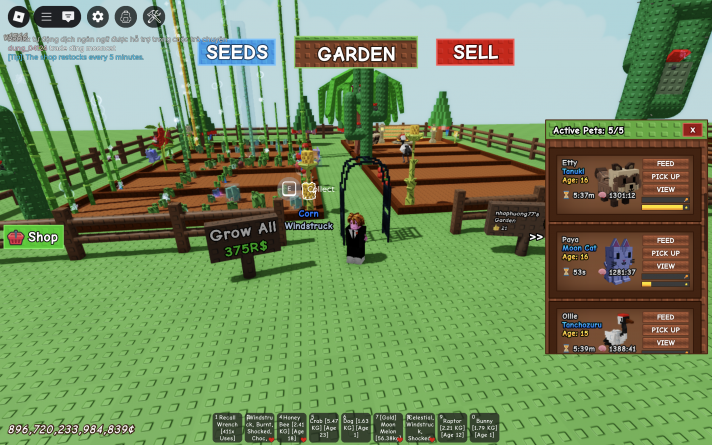Feed Etty the Tanuki
712x445 pixels.
pos(665,163)
